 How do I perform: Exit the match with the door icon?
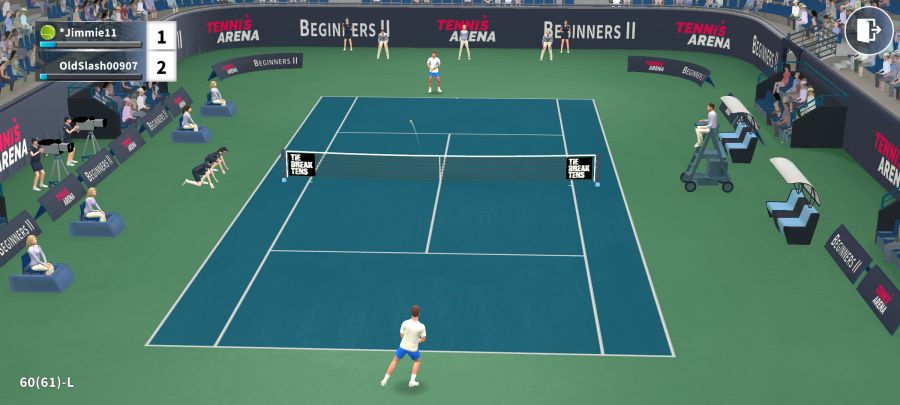[x=868, y=31]
